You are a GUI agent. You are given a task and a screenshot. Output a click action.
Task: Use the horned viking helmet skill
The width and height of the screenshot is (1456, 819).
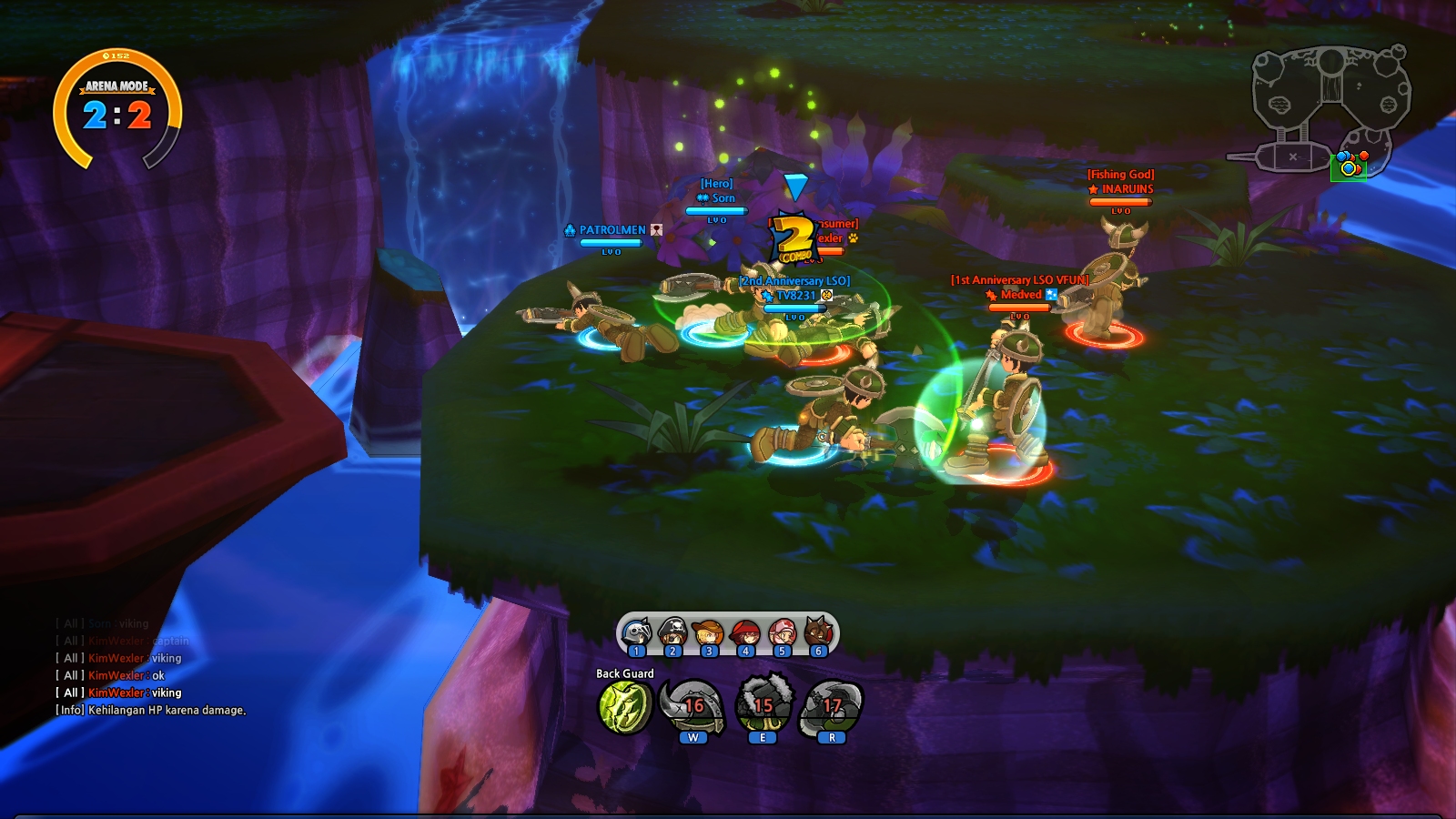[693, 706]
